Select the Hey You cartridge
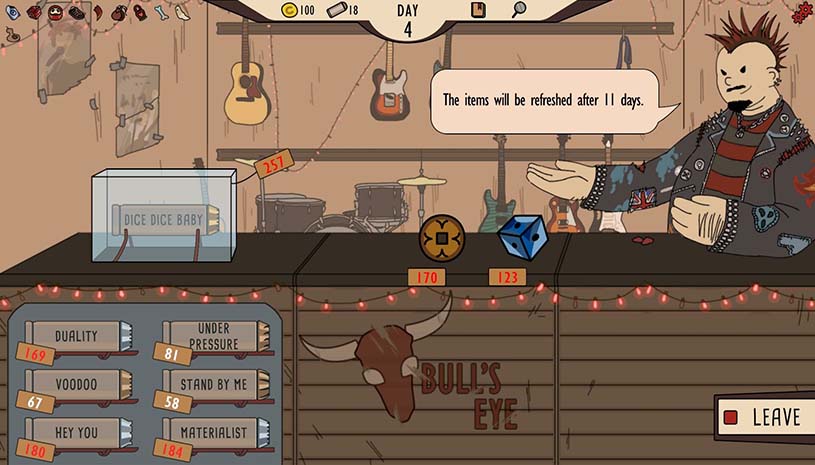815x465 pixels. point(77,431)
